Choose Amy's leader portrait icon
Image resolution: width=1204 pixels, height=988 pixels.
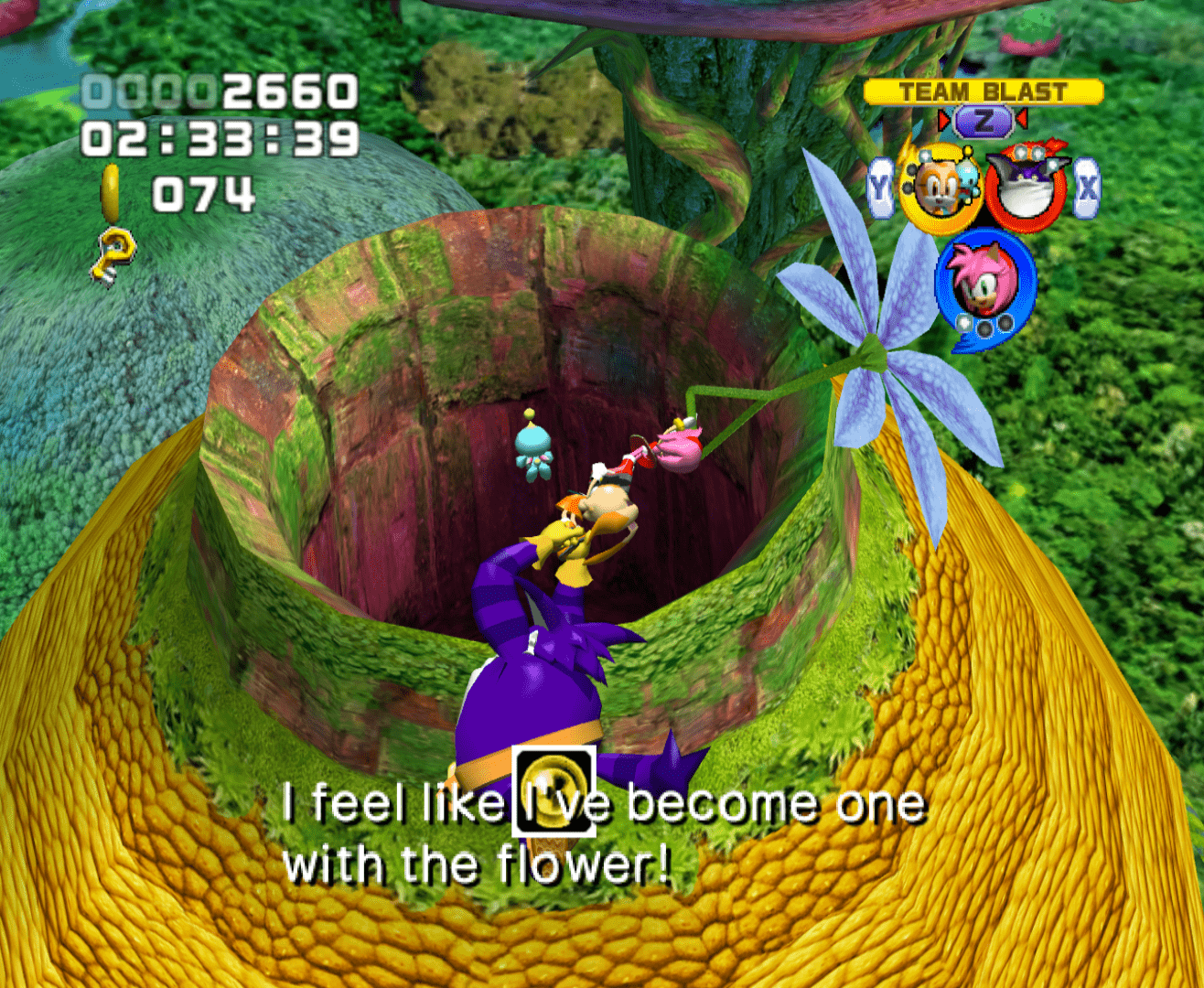(x=983, y=283)
